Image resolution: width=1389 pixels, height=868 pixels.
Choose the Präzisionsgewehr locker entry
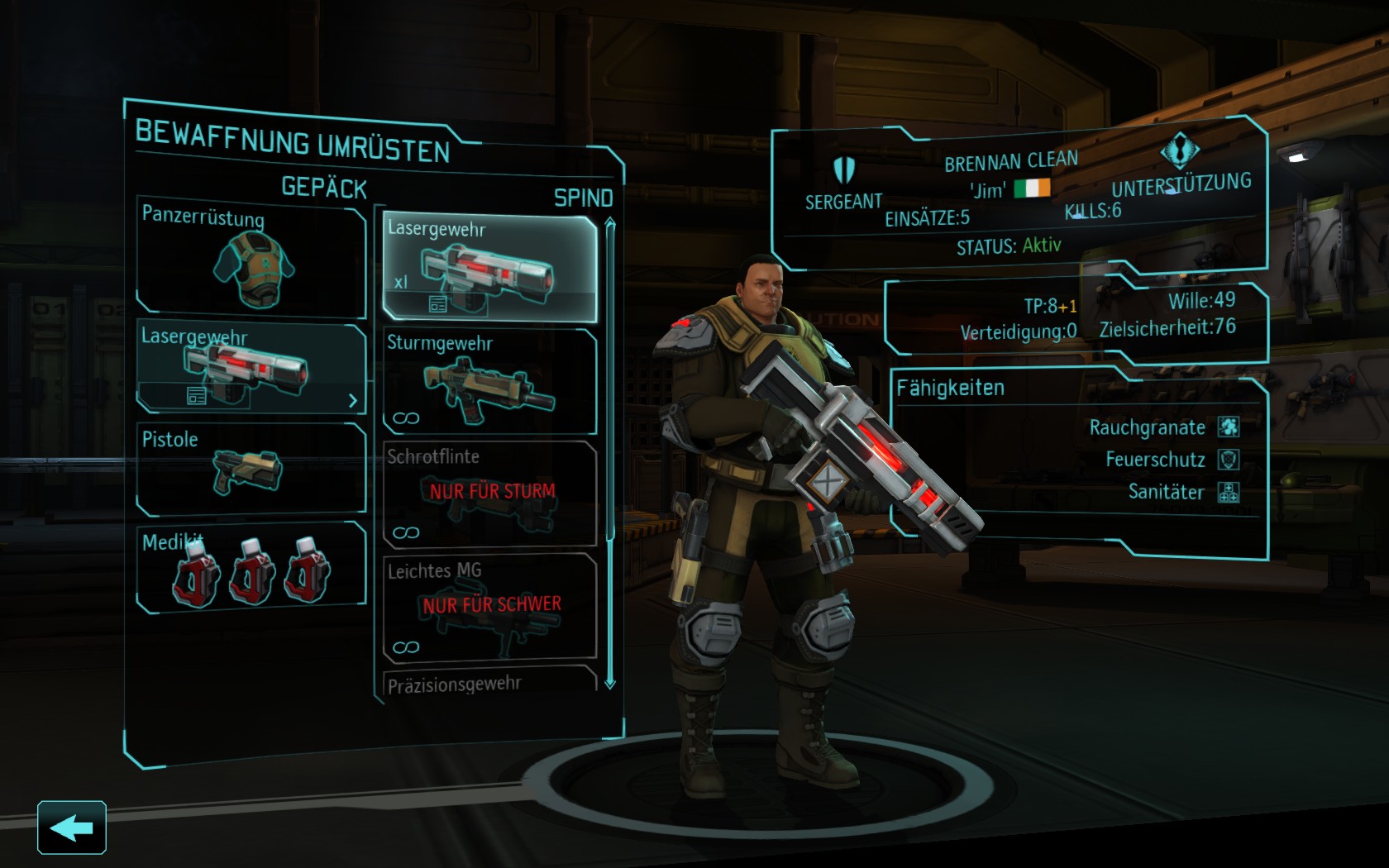[489, 684]
